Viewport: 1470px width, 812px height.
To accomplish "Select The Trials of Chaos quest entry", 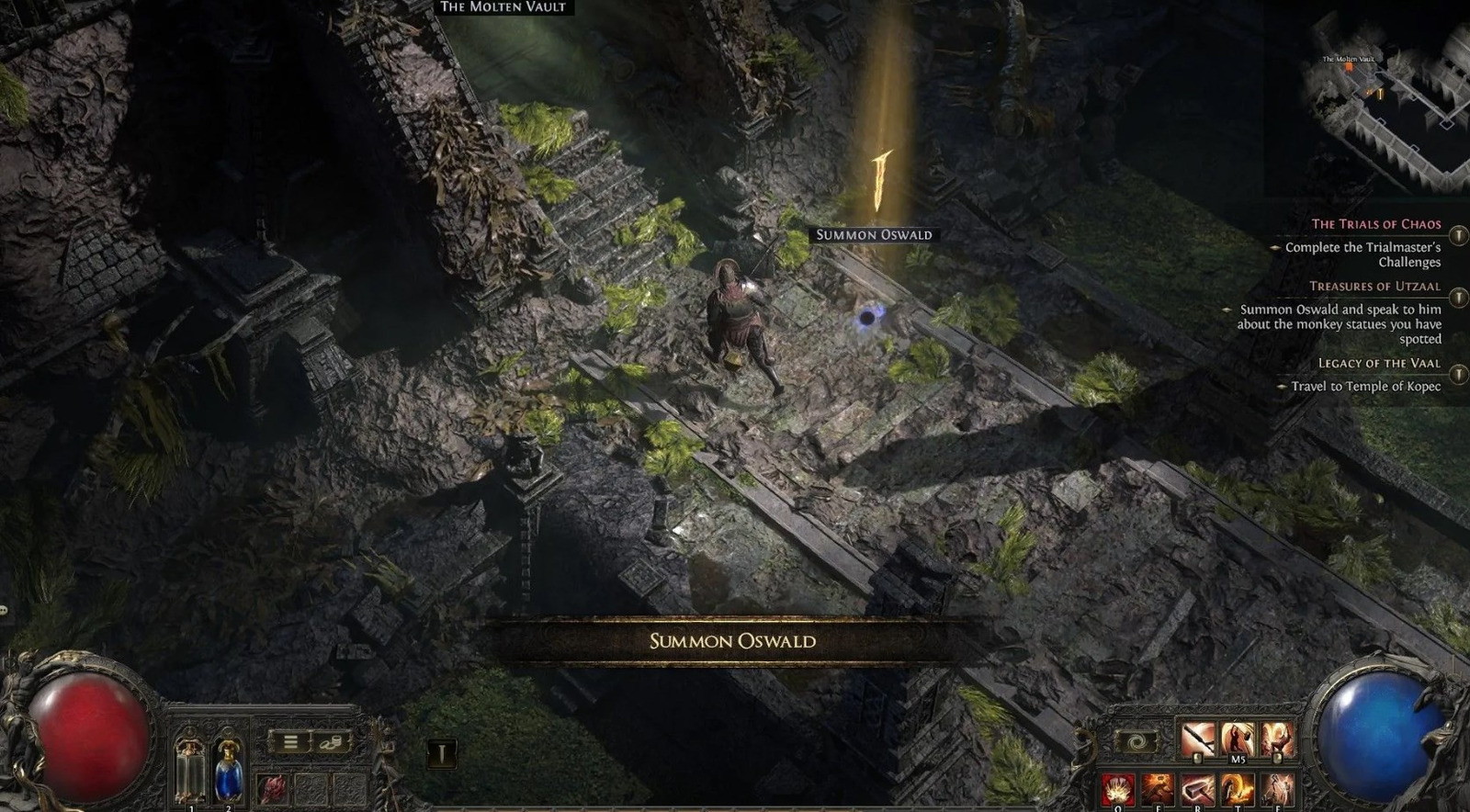I will pos(1375,224).
